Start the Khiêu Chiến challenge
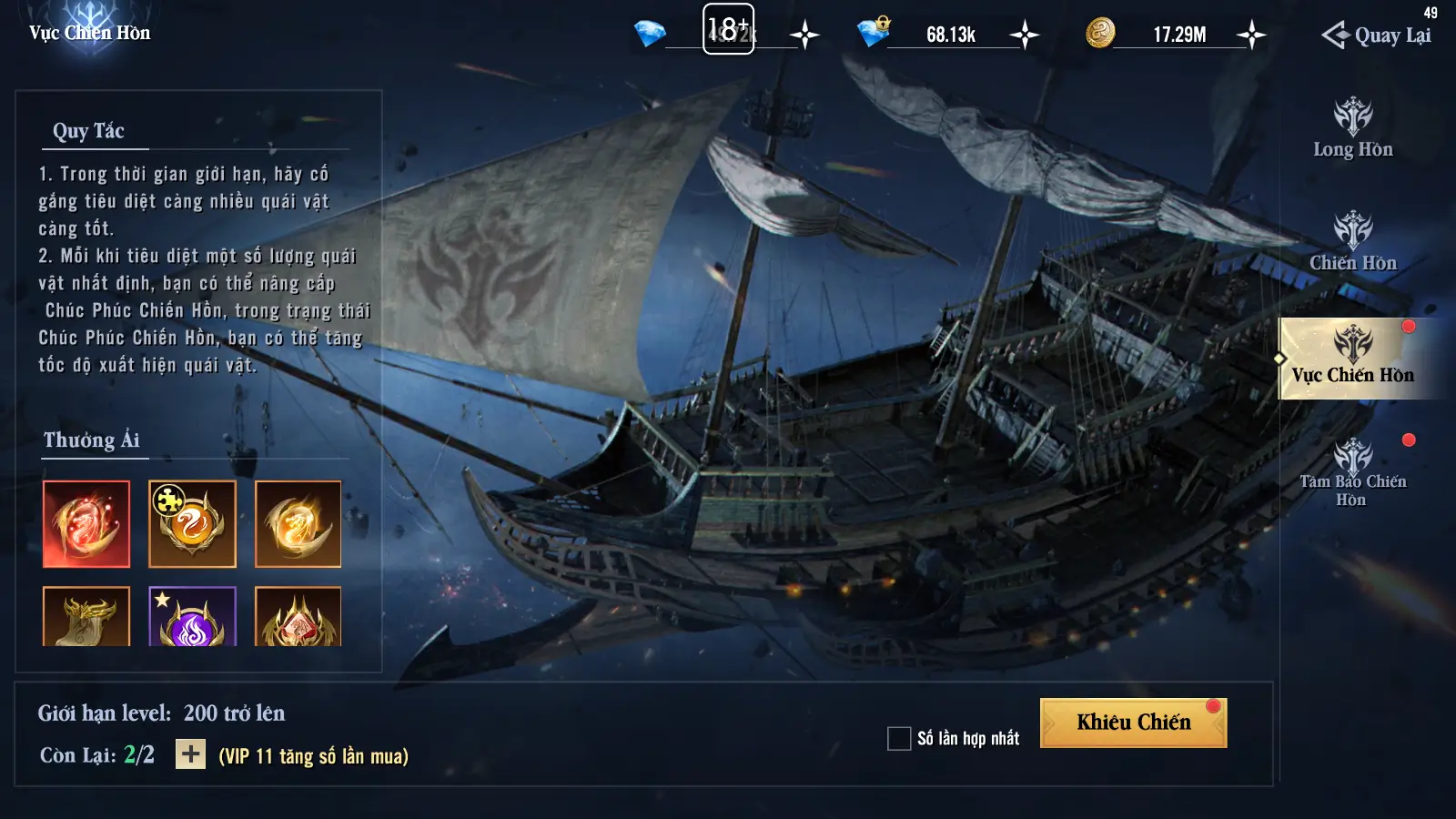This screenshot has height=819, width=1456. click(1133, 723)
